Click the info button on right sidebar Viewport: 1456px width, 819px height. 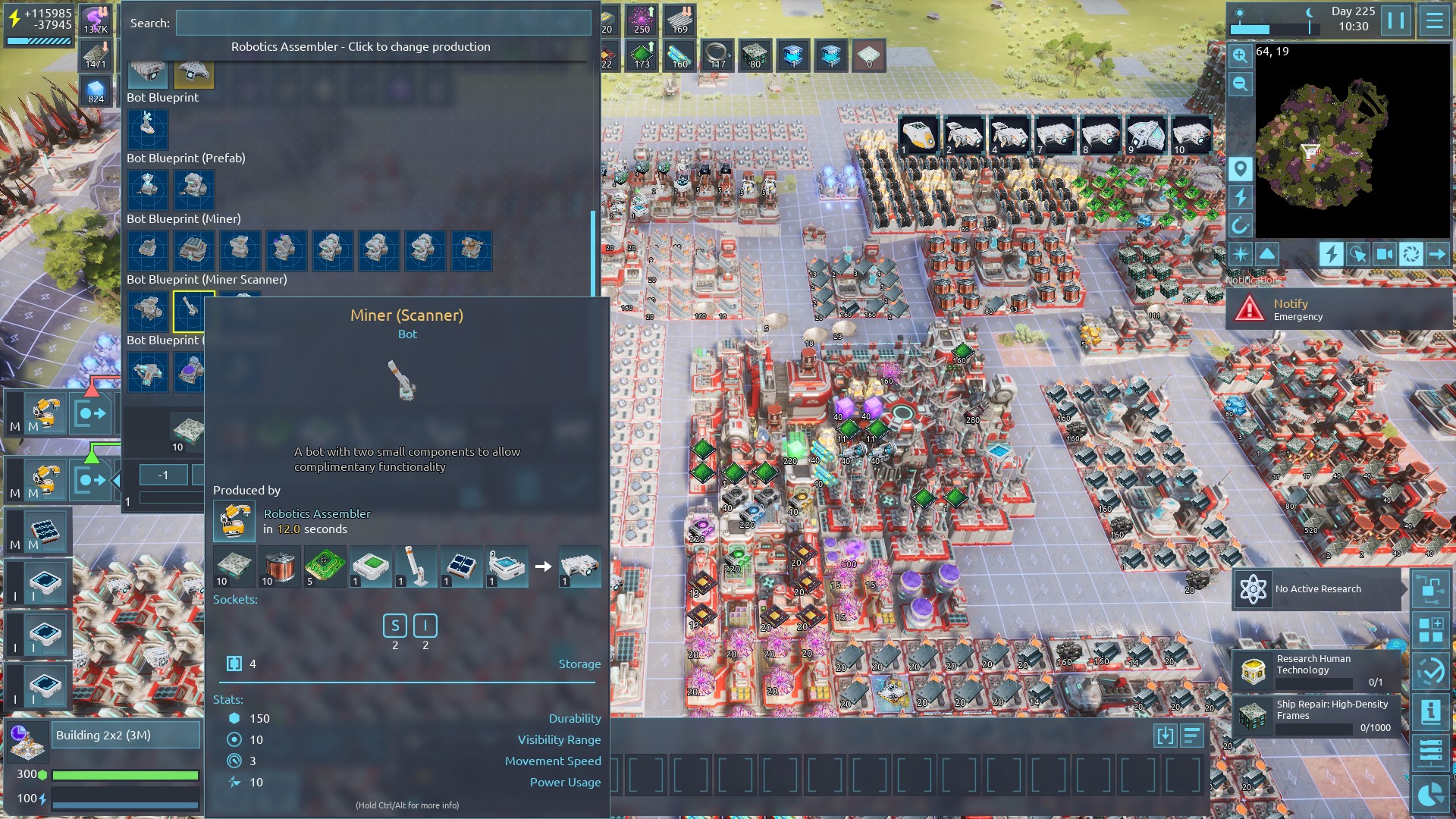(1430, 712)
